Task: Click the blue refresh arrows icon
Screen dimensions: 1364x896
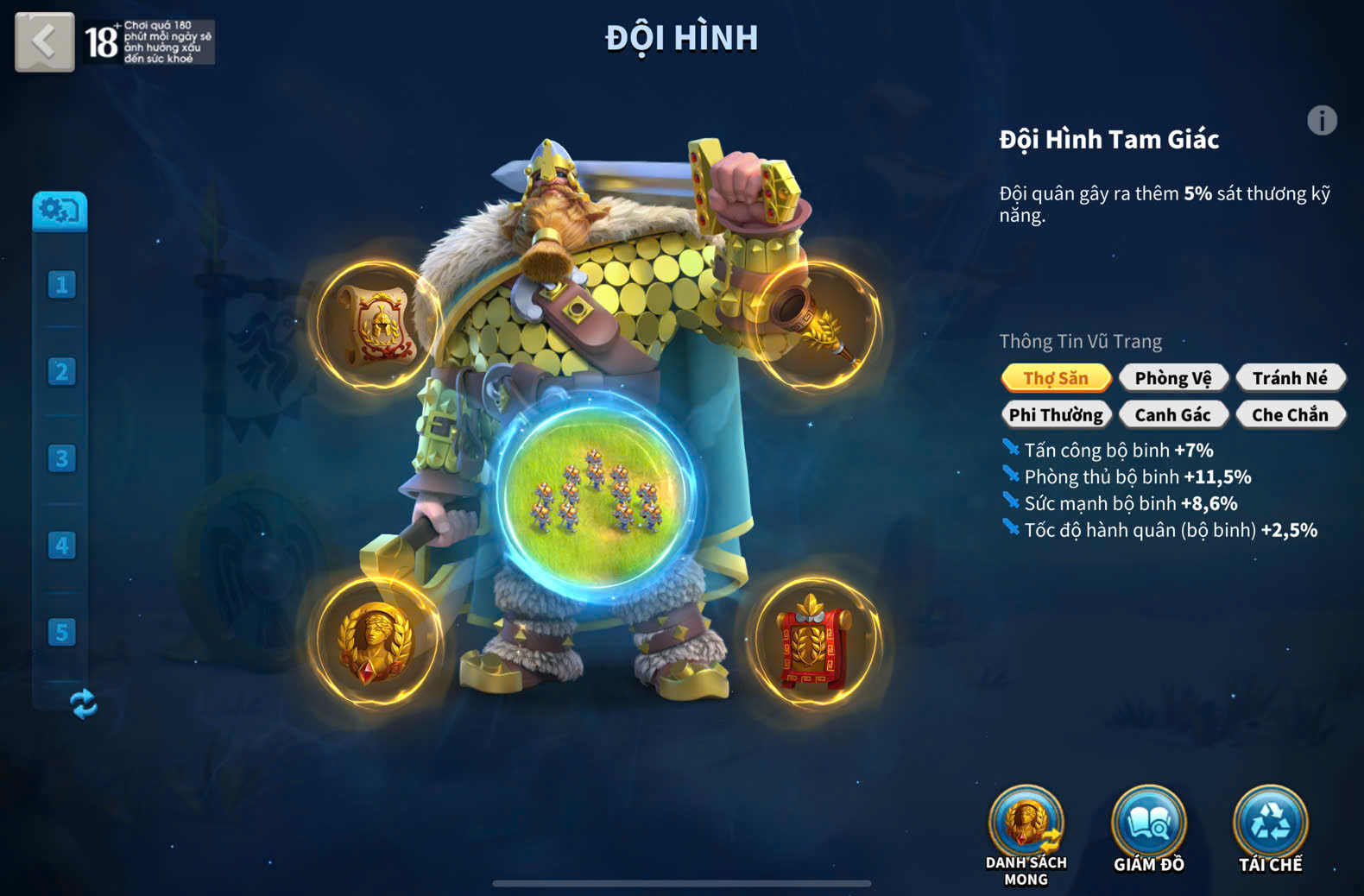Action: pos(84,704)
